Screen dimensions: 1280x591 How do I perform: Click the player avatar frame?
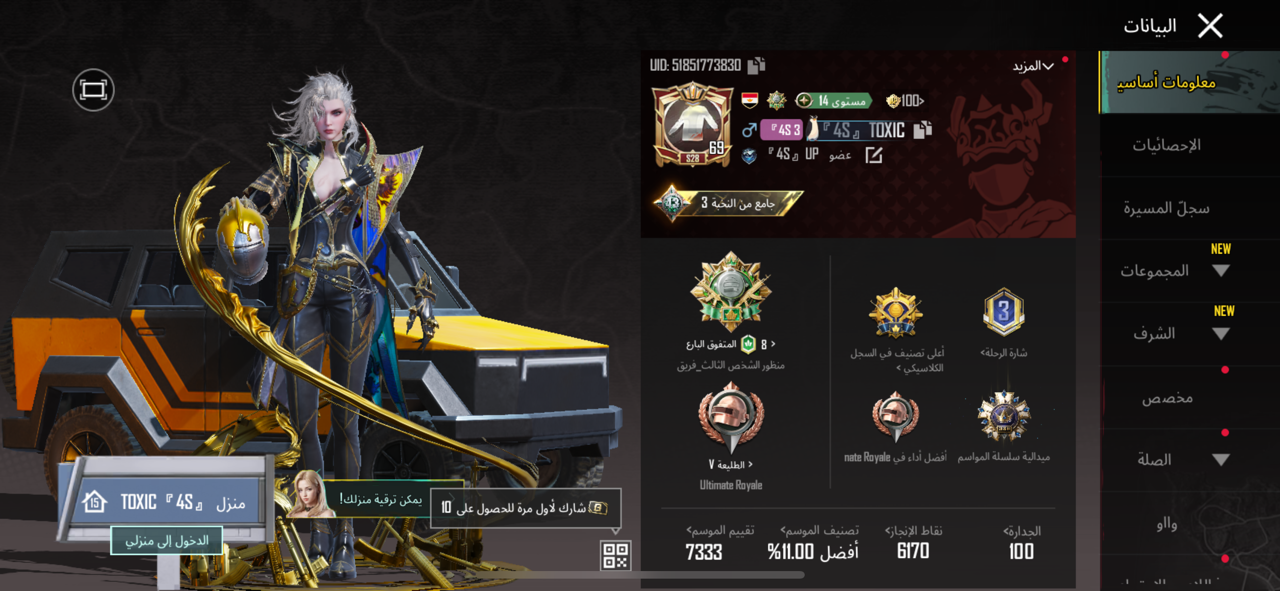692,123
